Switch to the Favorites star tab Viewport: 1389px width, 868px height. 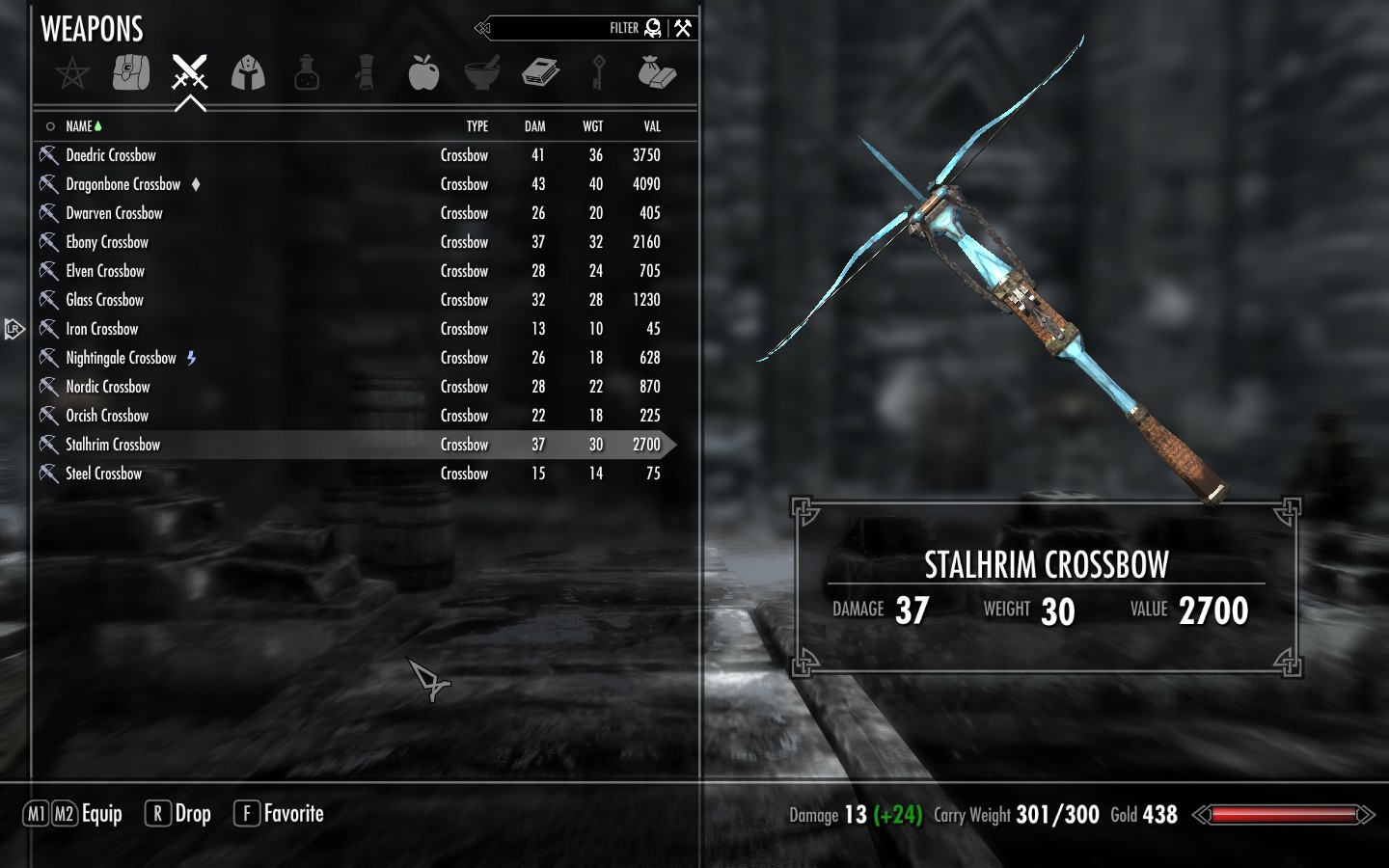click(72, 72)
